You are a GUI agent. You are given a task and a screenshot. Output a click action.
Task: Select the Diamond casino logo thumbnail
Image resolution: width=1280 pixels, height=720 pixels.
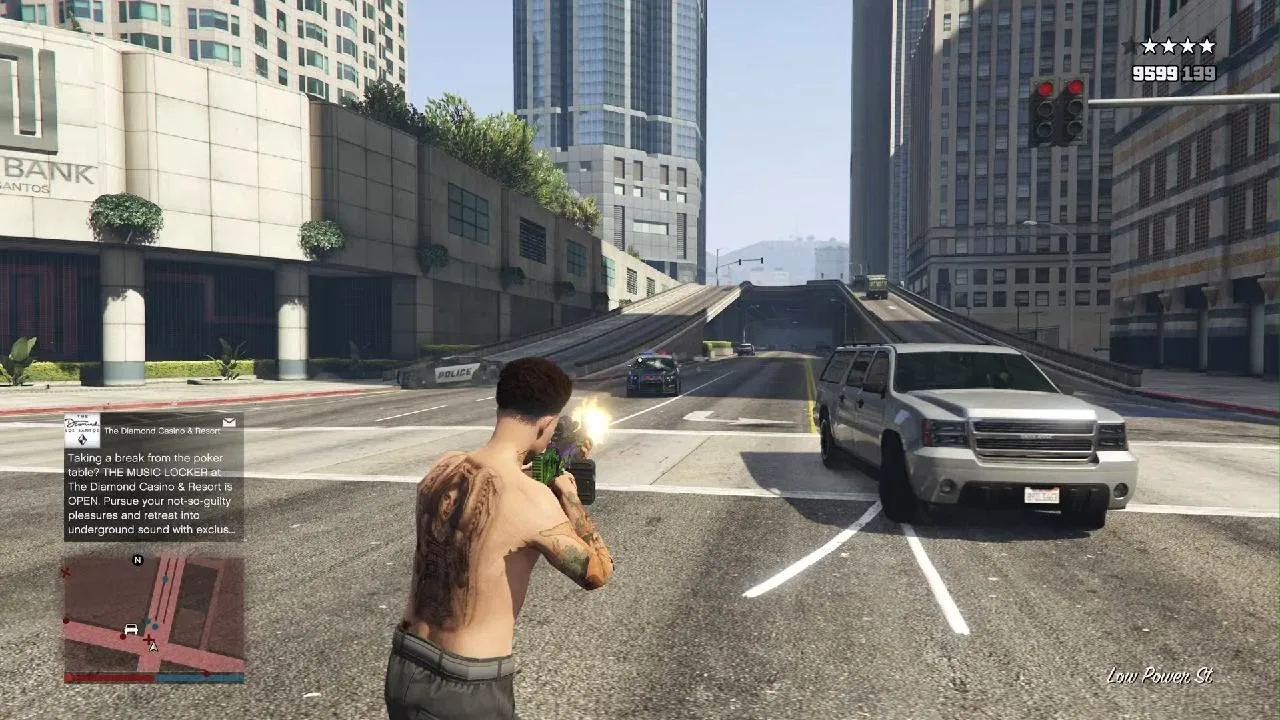point(82,430)
